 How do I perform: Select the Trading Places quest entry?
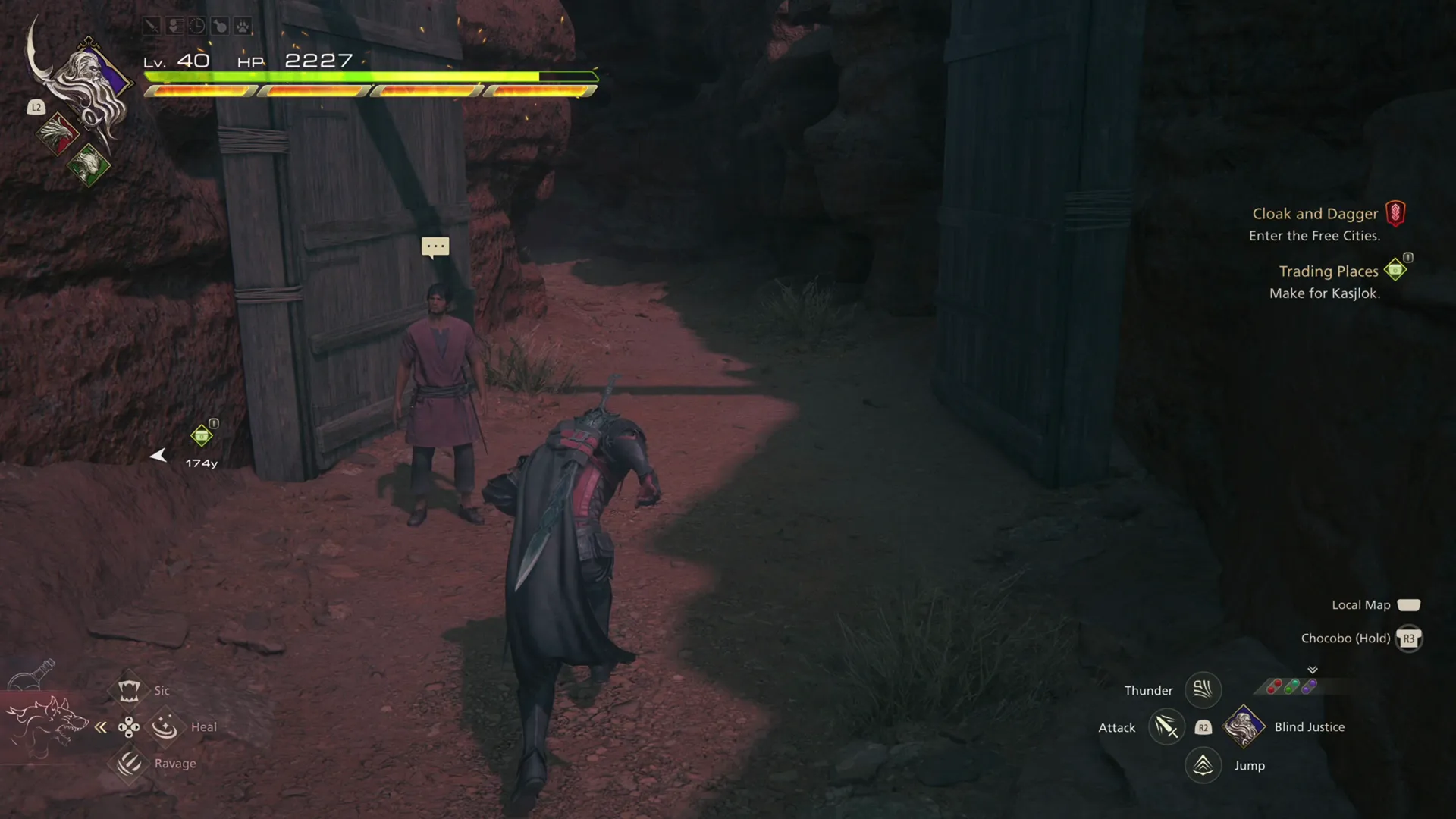pos(1329,271)
